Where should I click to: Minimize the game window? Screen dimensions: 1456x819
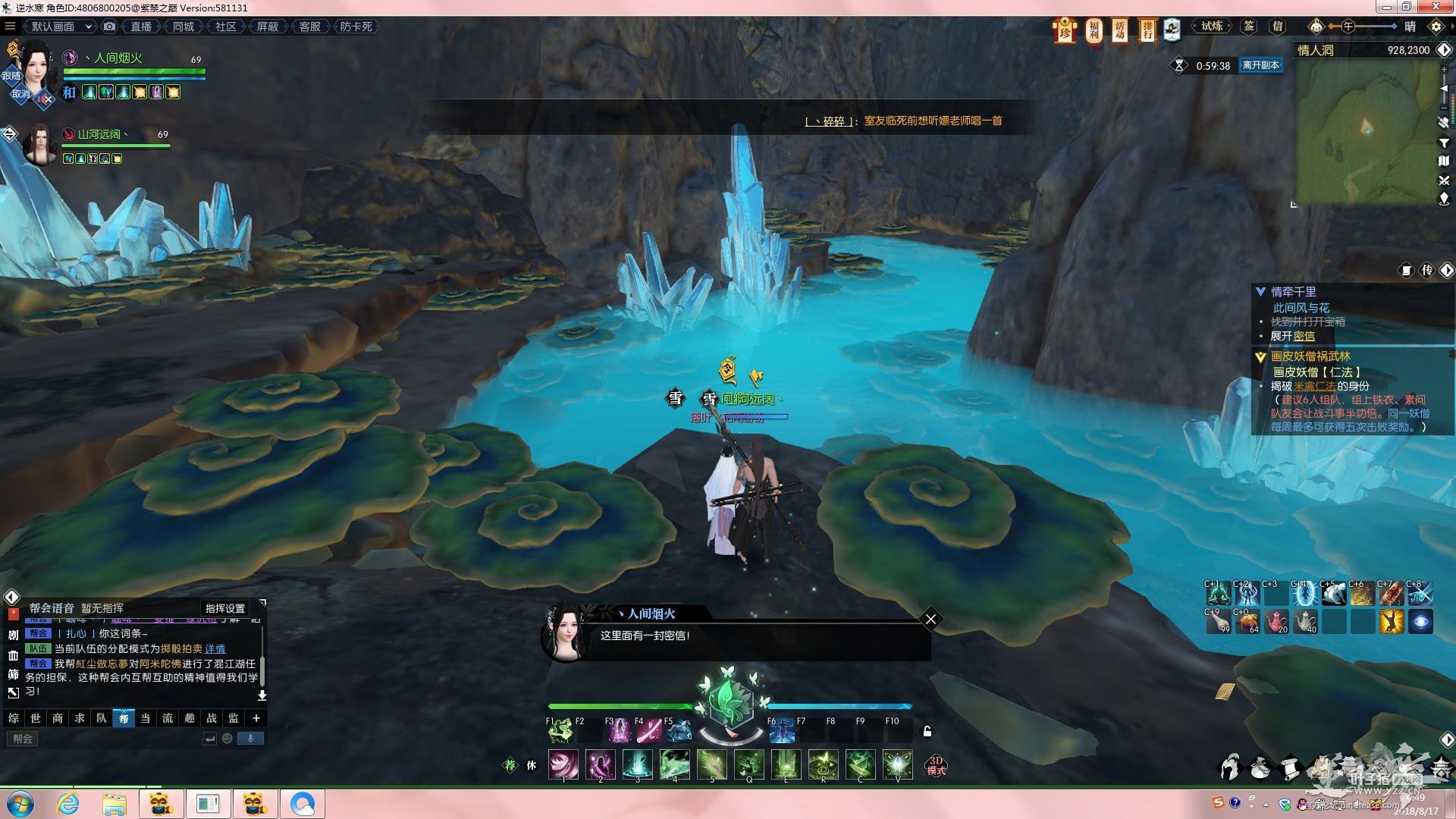(1387, 8)
